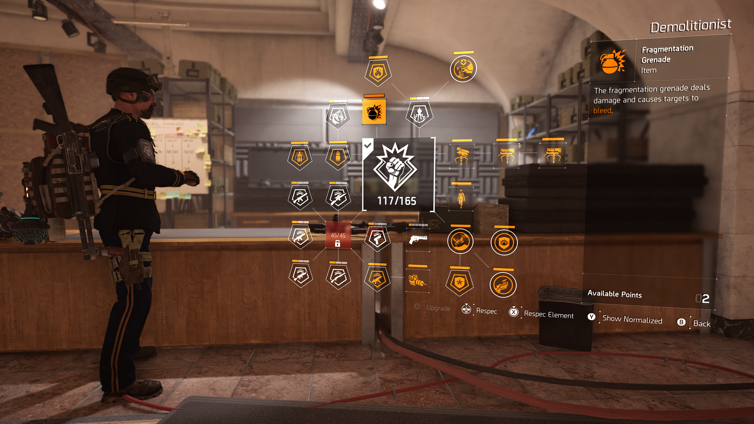Select the circular flame shield node
The image size is (754, 424).
[504, 241]
